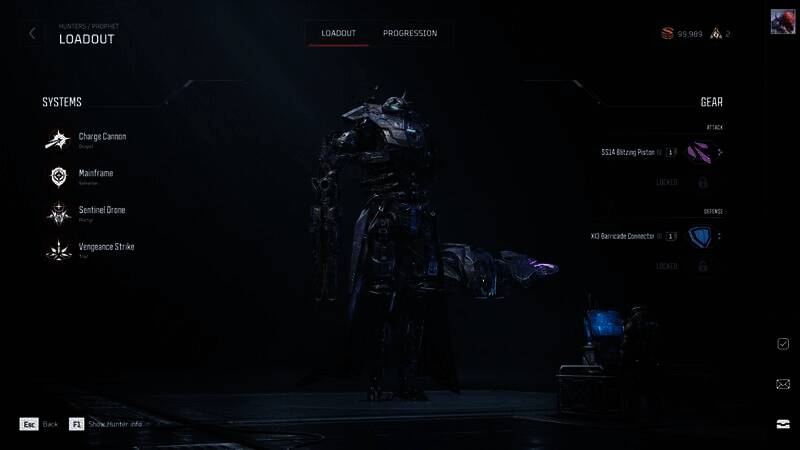
Task: Open the player profile avatar
Action: point(783,22)
